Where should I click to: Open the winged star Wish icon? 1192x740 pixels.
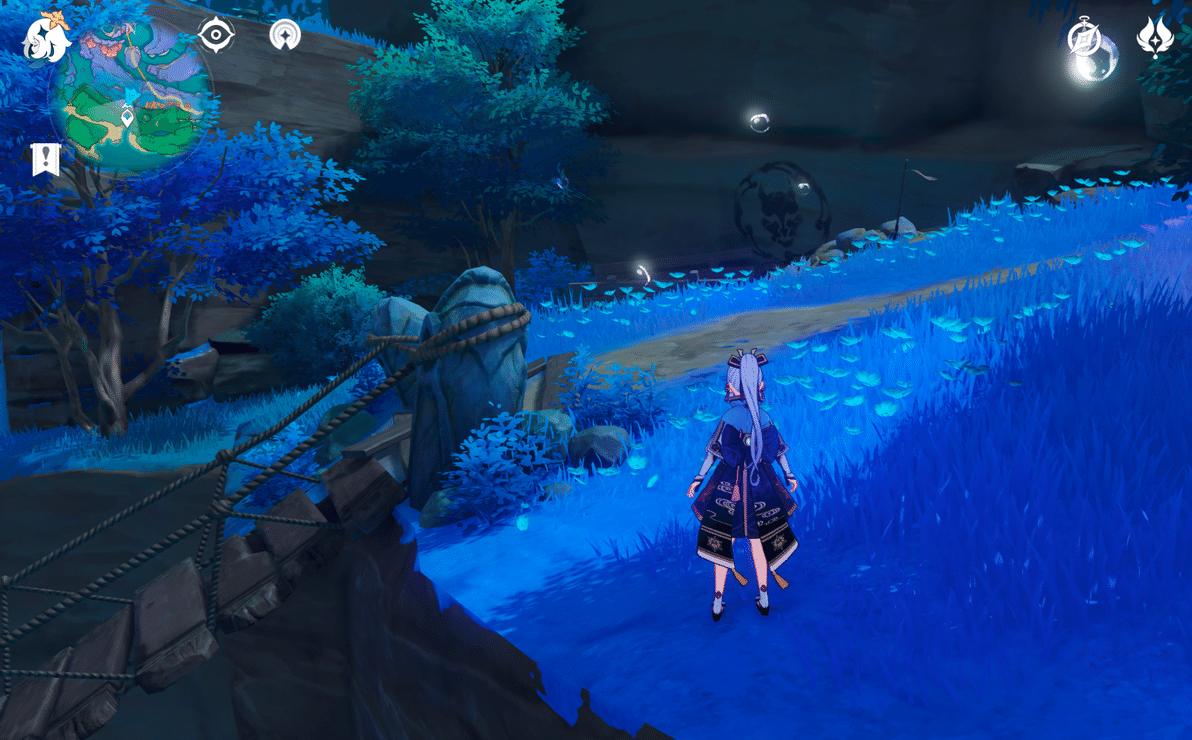point(1155,37)
